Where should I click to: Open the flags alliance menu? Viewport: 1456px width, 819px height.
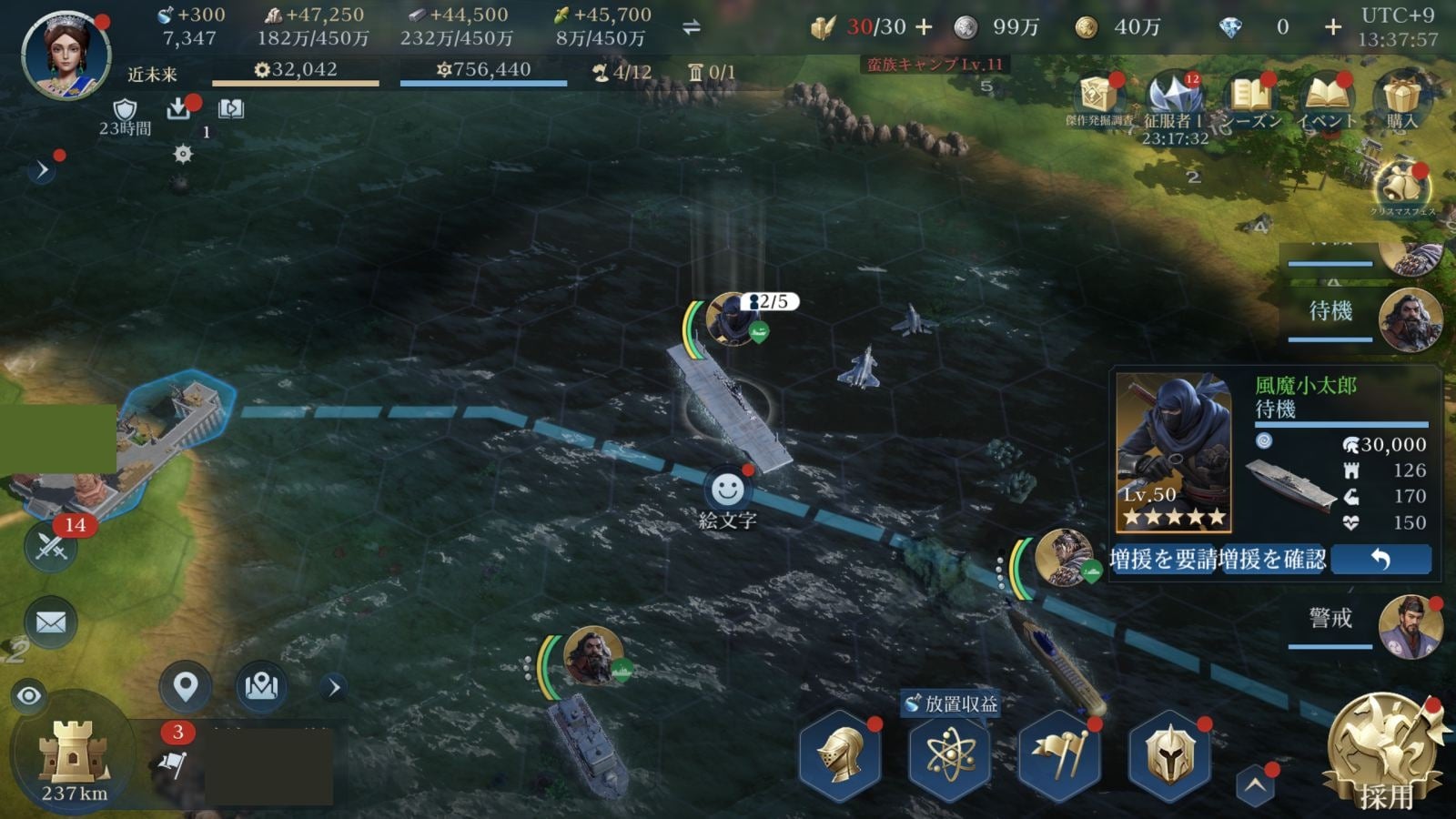(x=1059, y=757)
